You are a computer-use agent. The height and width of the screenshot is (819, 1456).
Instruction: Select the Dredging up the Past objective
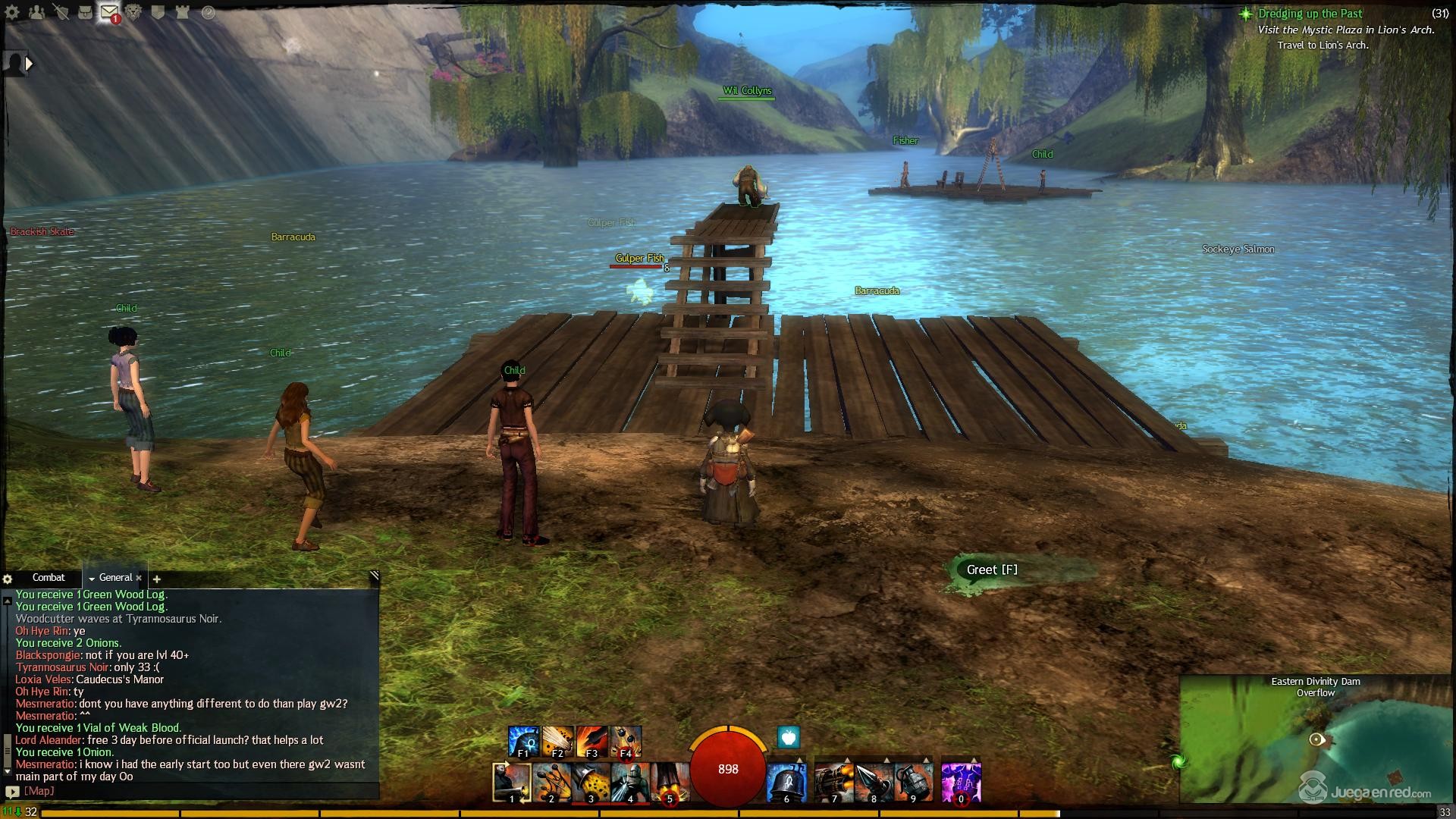pyautogui.click(x=1310, y=14)
